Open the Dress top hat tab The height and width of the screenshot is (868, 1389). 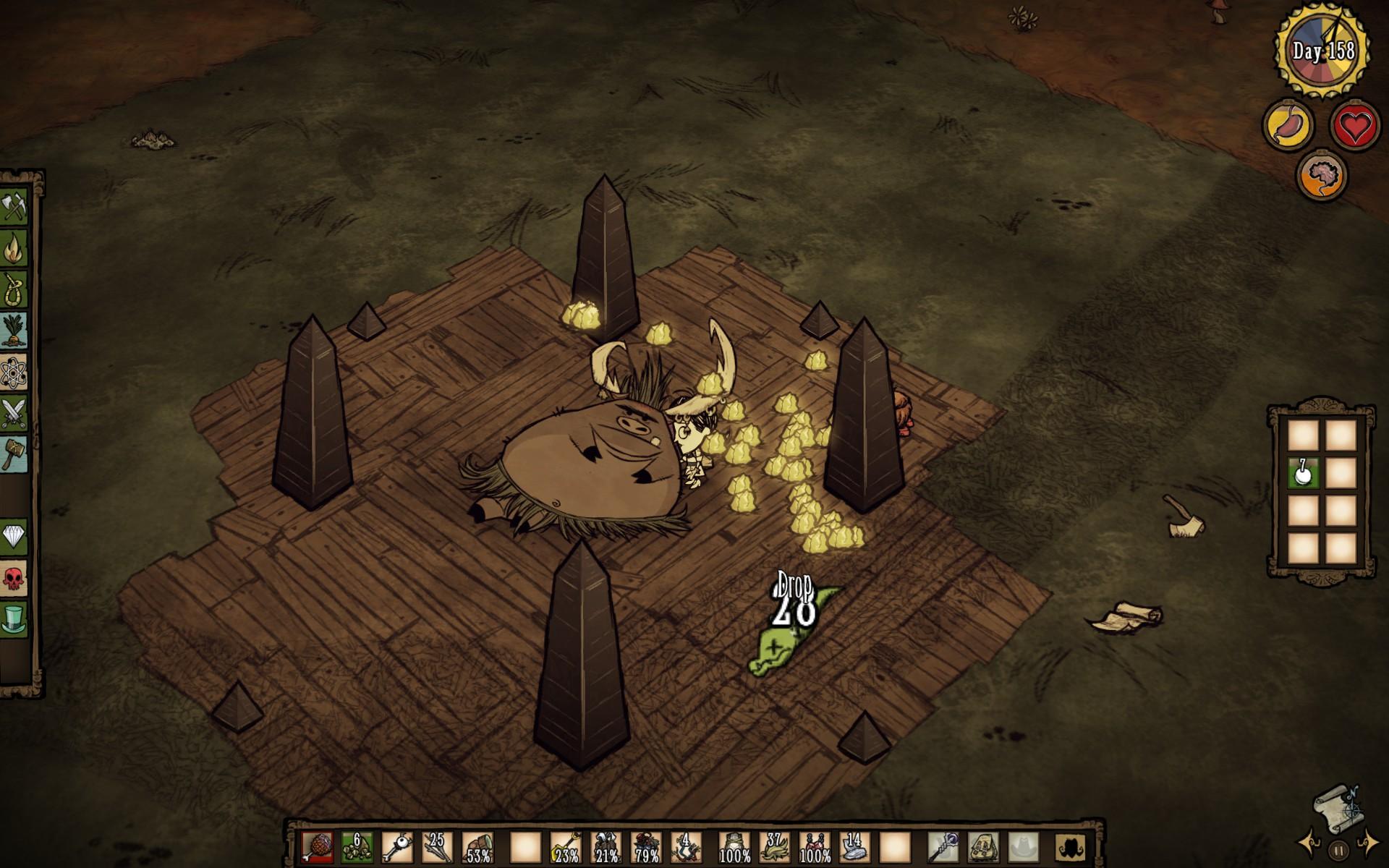pyautogui.click(x=14, y=619)
